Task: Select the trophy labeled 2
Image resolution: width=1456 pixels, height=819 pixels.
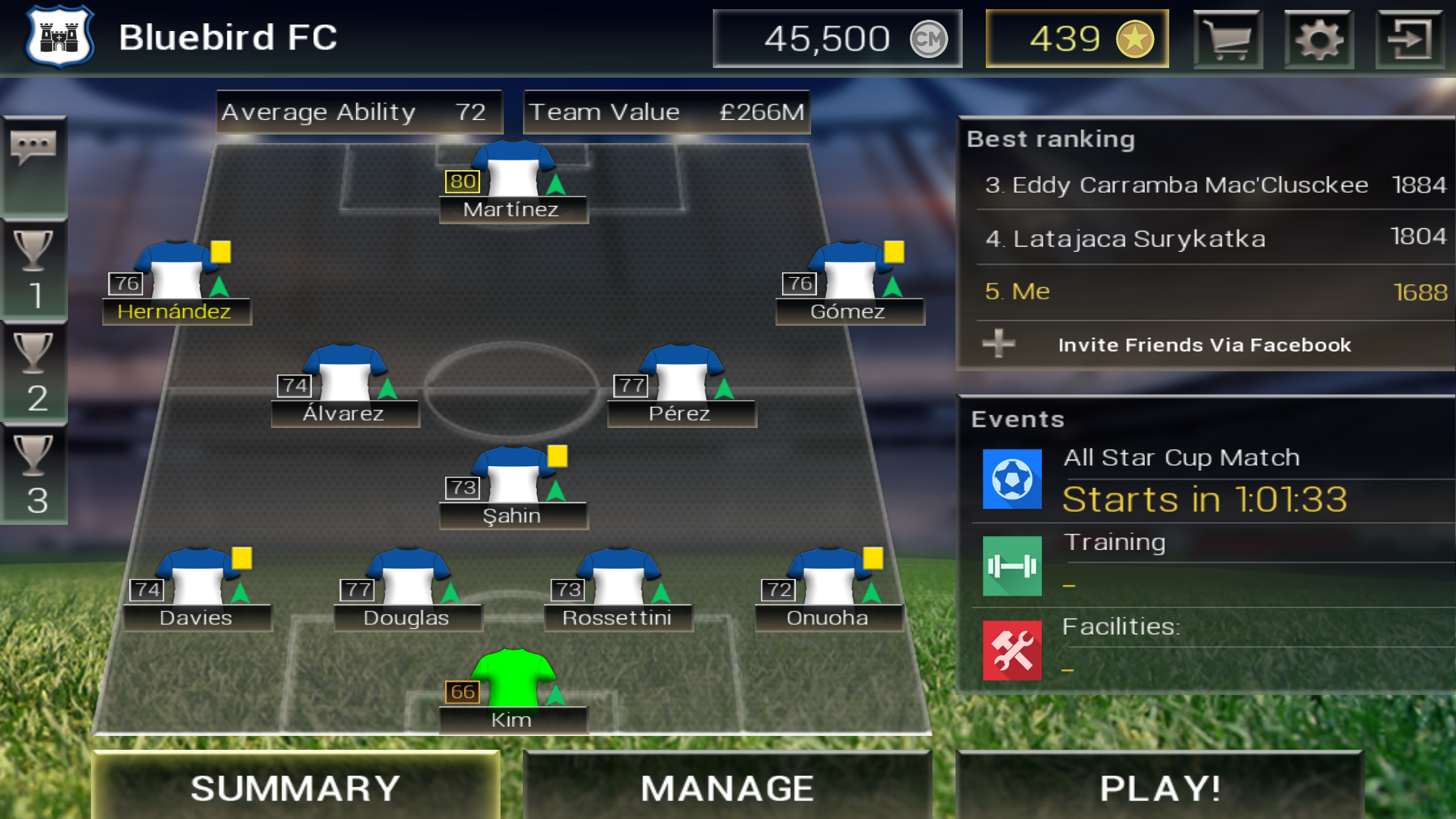Action: click(x=34, y=372)
